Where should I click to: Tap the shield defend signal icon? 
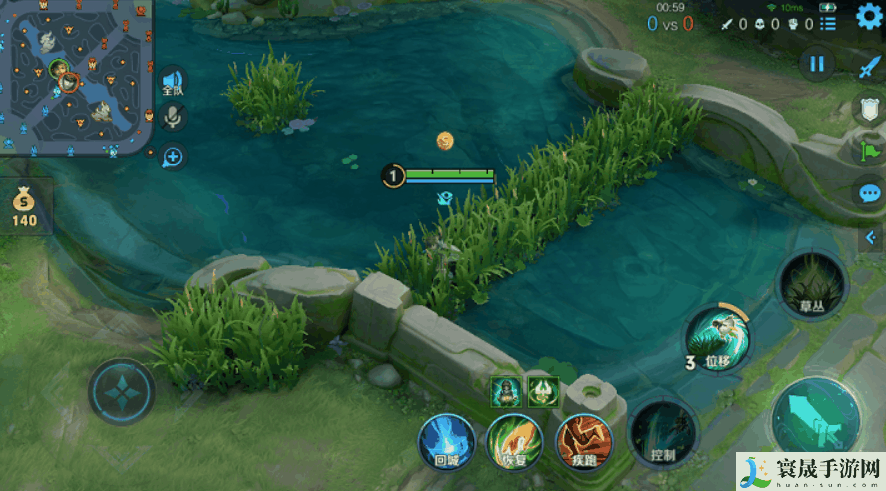(x=868, y=109)
